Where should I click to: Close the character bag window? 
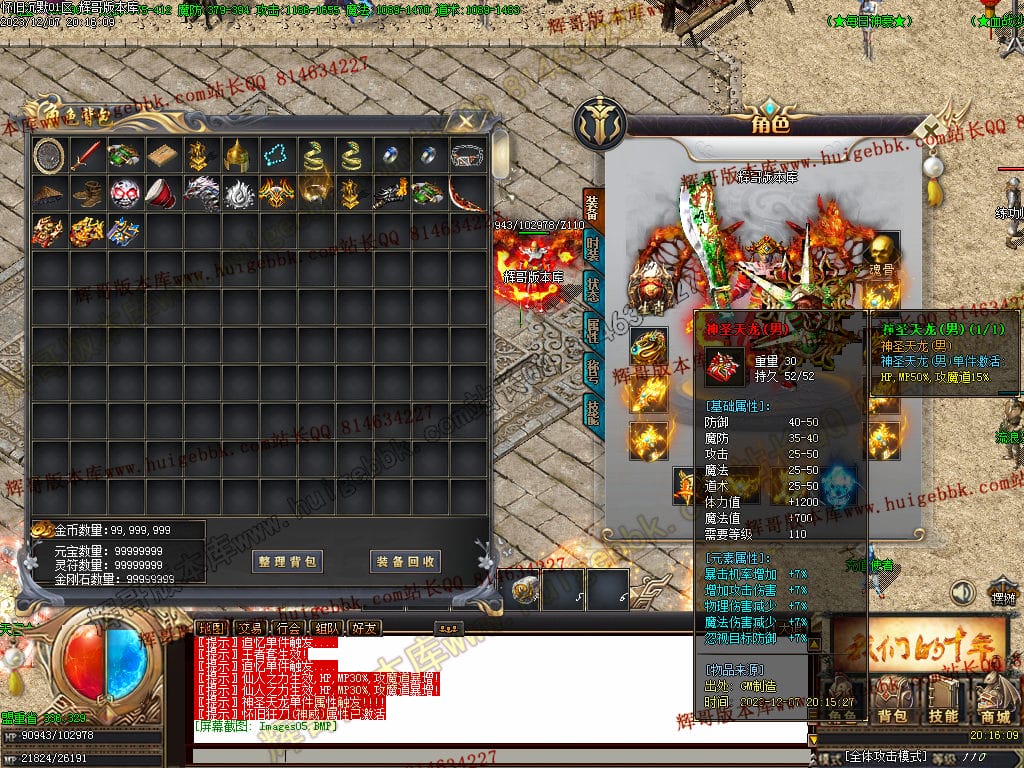[x=465, y=122]
